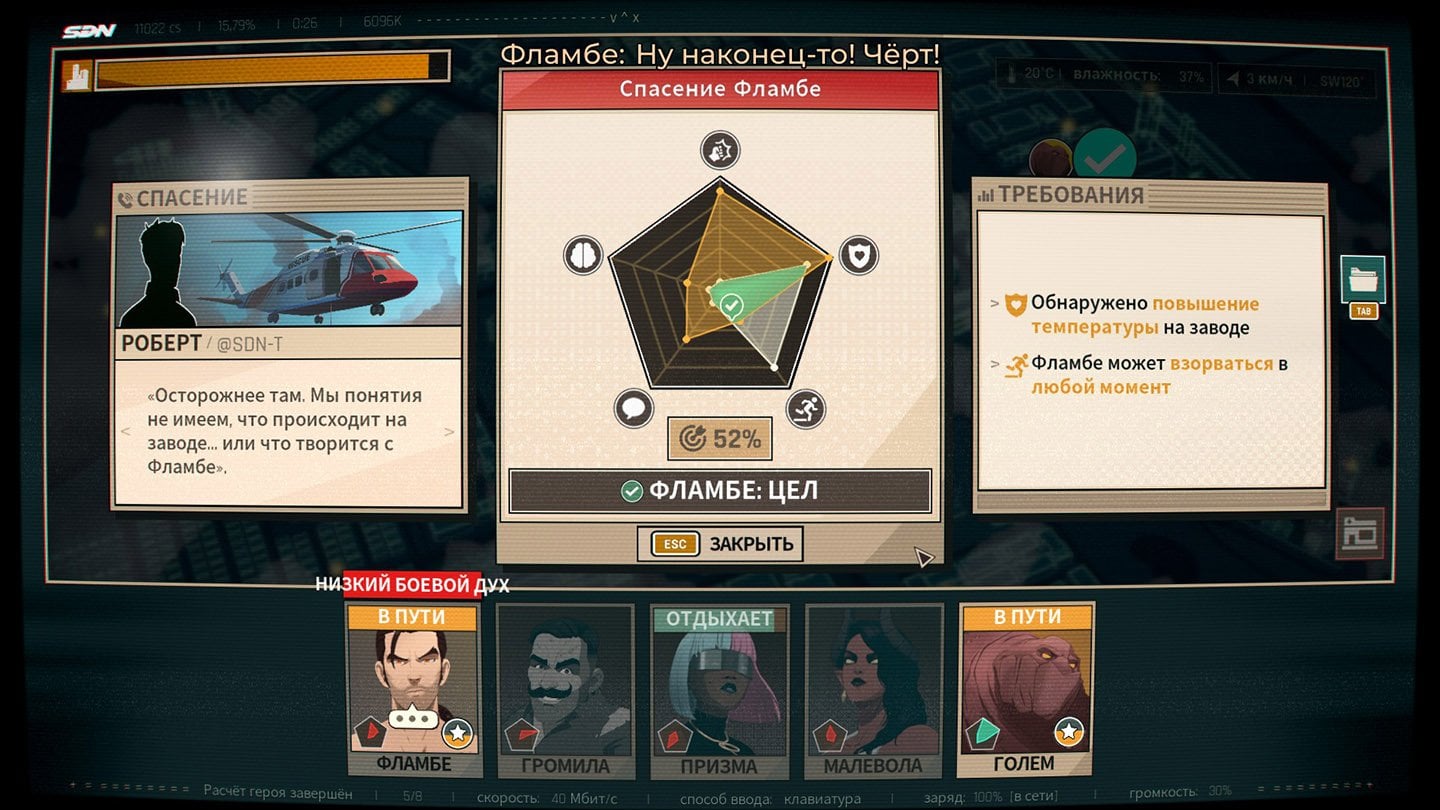Open the panel icon in the bottom-right corner
The height and width of the screenshot is (810, 1440).
click(1360, 534)
